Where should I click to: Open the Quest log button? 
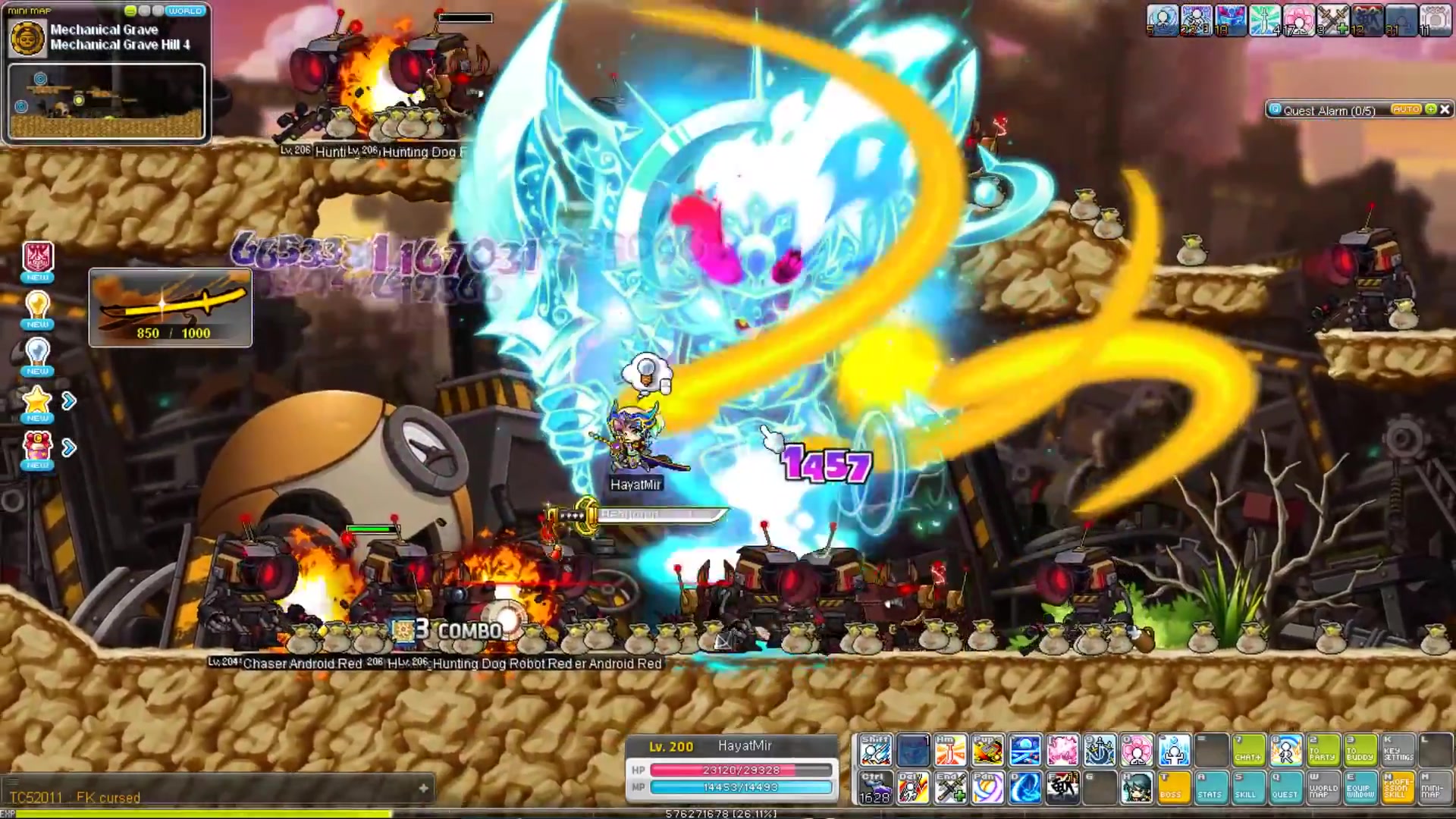(x=1285, y=788)
